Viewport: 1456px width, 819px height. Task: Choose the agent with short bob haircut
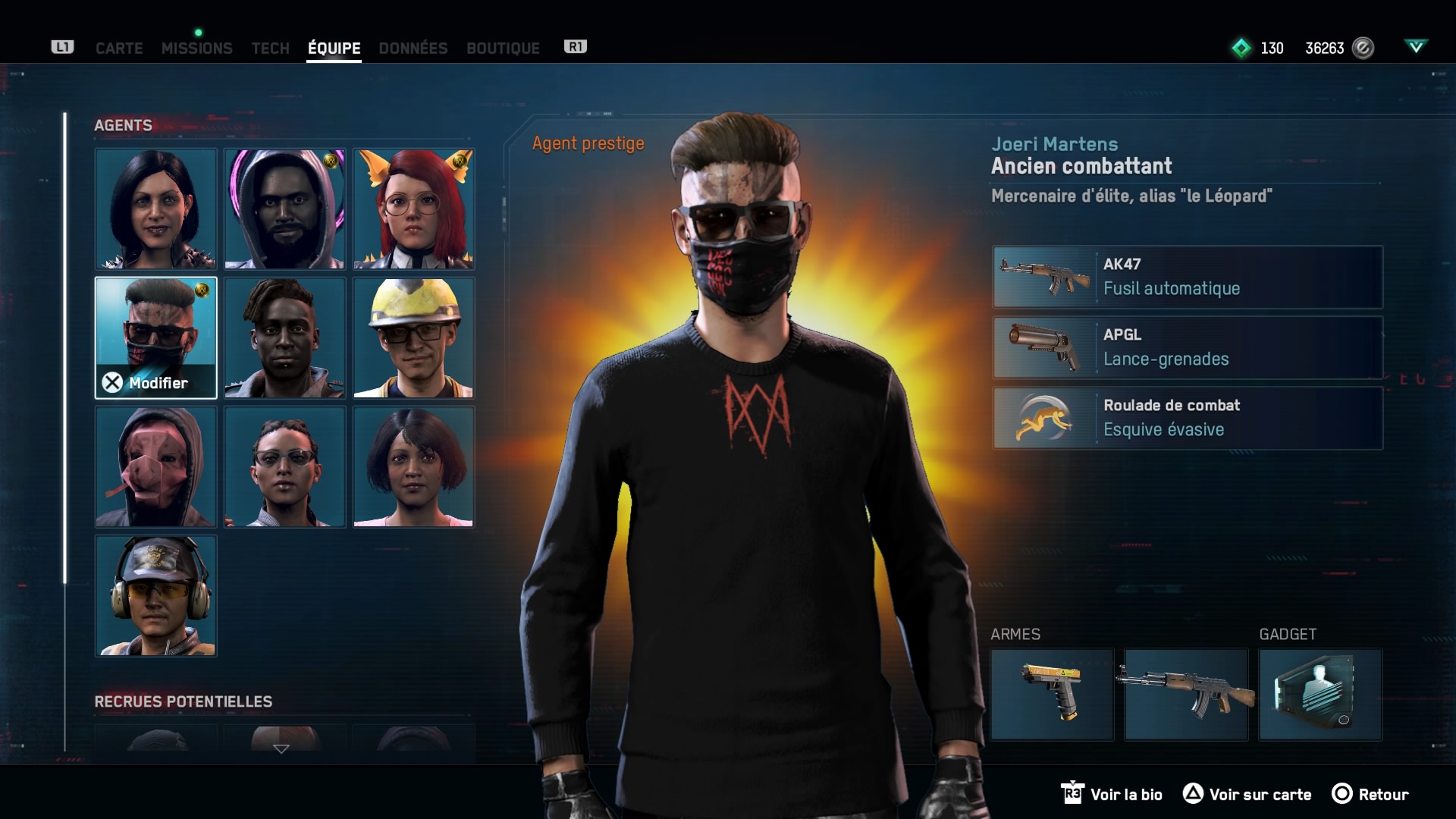tap(413, 466)
